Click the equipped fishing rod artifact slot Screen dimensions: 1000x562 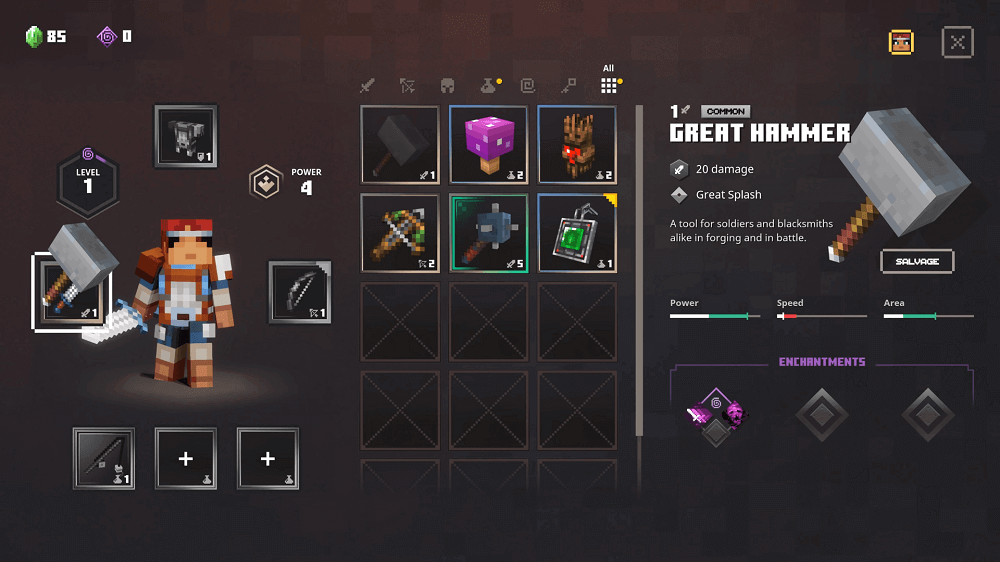[104, 458]
